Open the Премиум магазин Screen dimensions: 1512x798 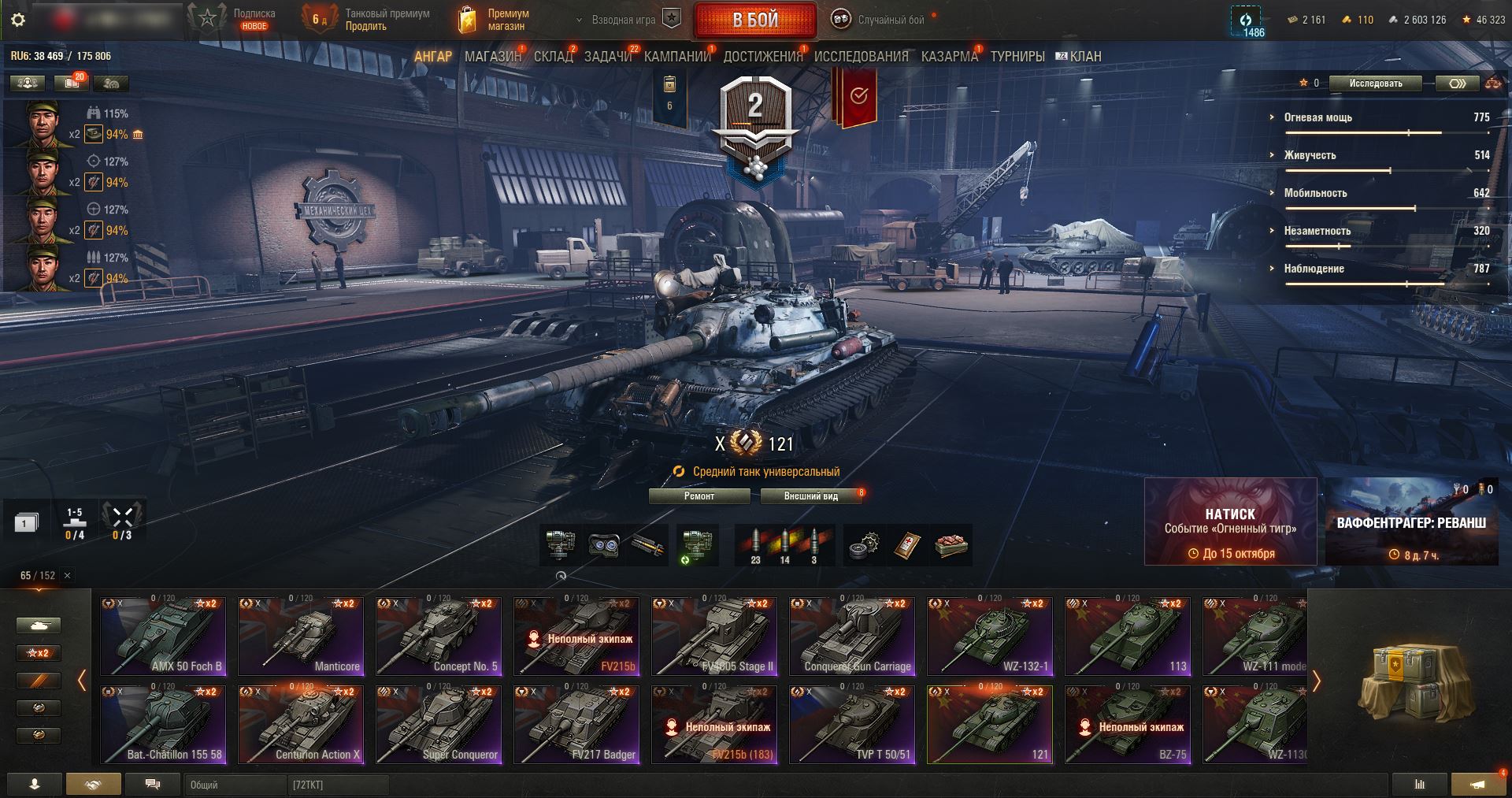[x=495, y=20]
